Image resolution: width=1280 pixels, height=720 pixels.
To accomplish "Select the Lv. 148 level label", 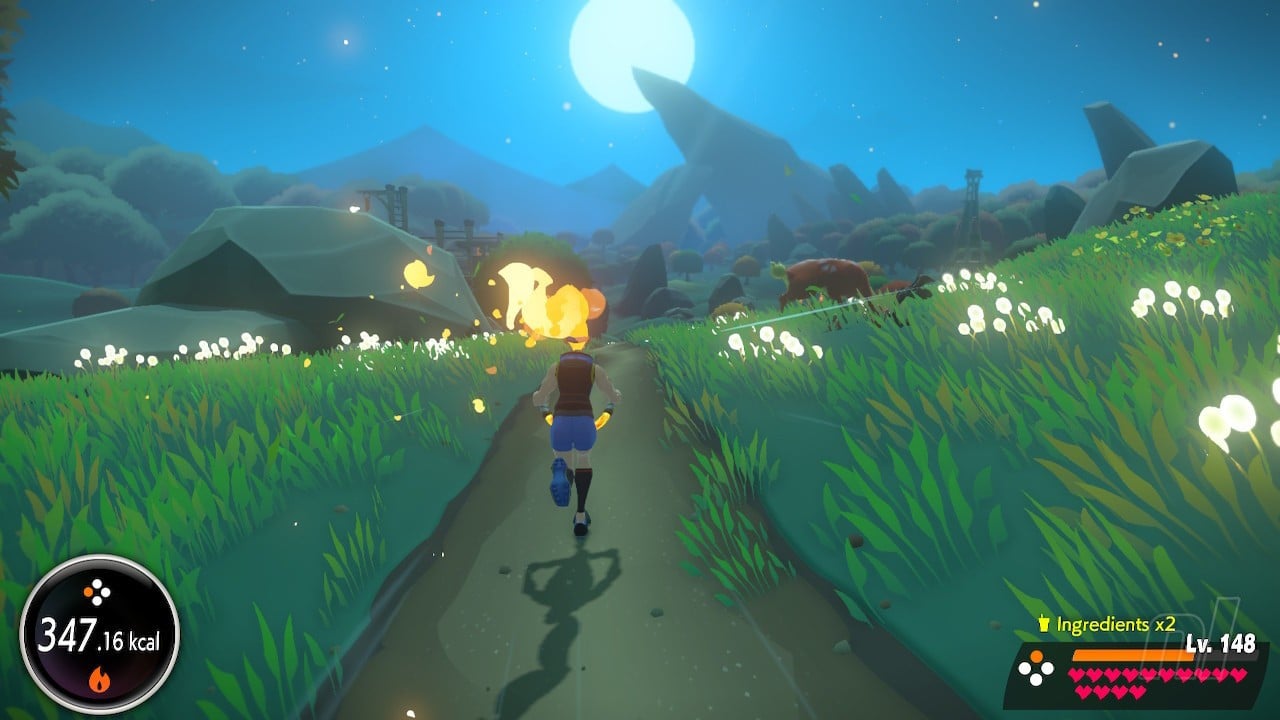I will point(1220,641).
